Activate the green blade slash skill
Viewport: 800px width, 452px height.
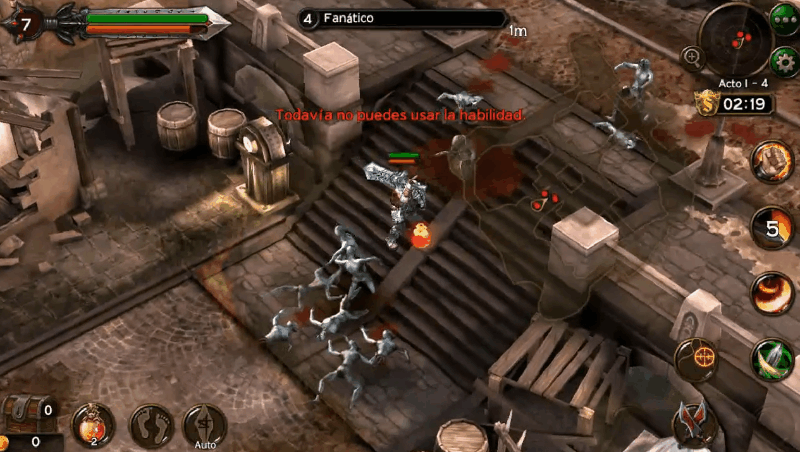pos(773,359)
